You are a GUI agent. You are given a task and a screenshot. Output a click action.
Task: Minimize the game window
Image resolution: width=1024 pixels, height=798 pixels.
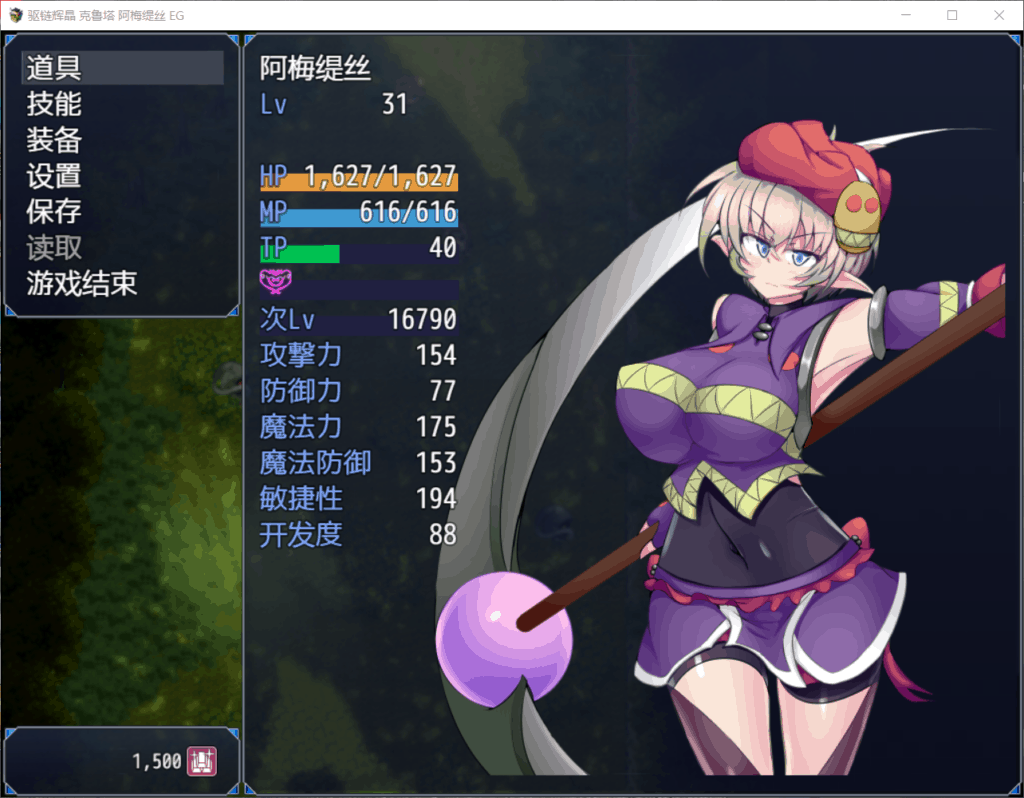click(906, 15)
